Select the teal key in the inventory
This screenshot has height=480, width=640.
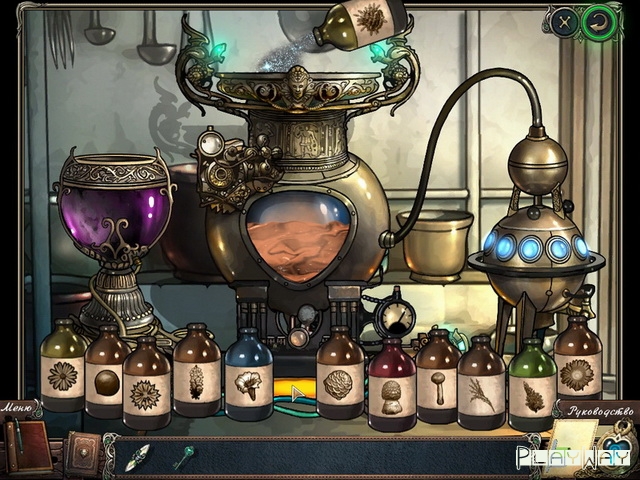coord(185,455)
